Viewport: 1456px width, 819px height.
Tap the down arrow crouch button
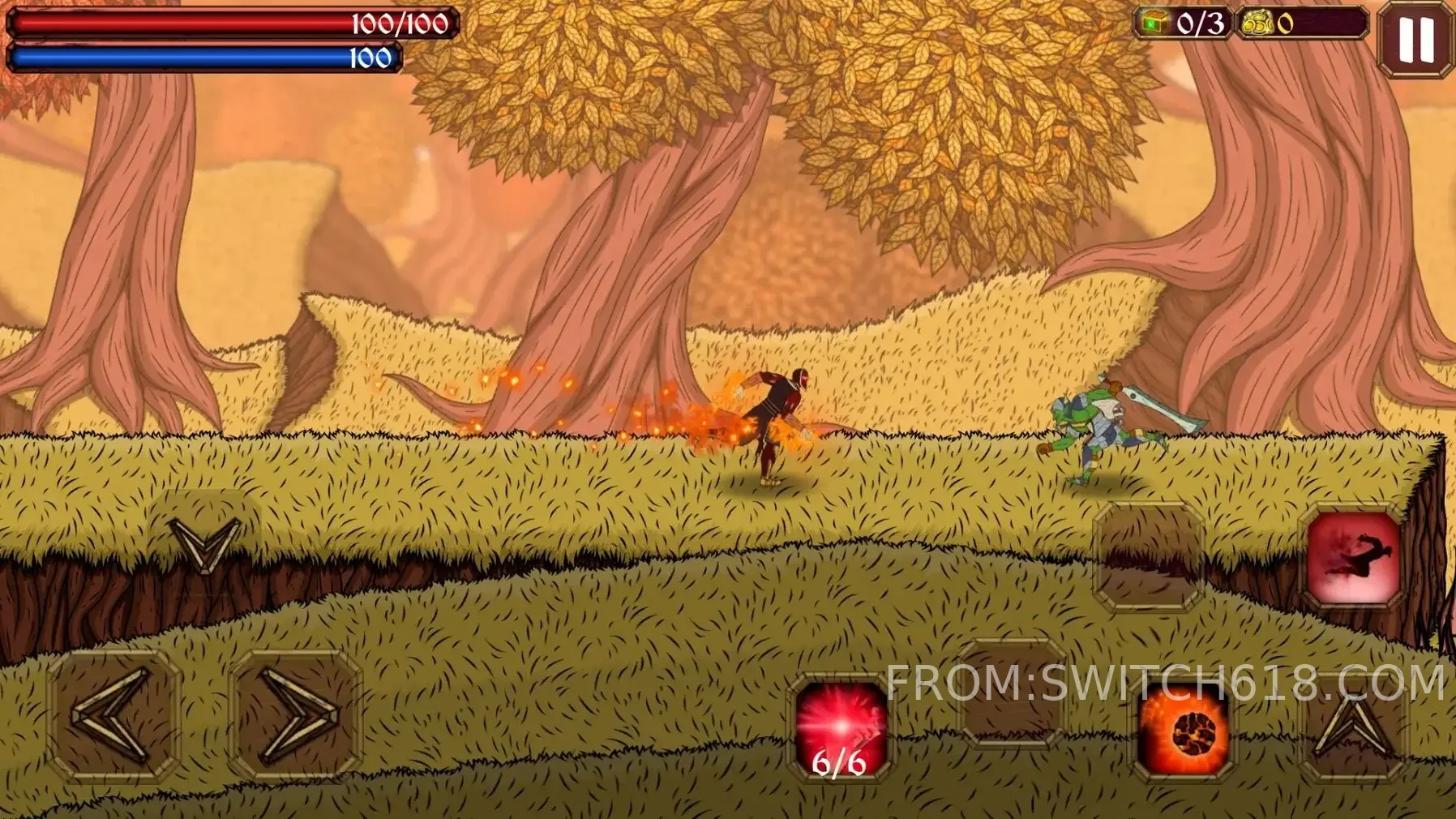click(204, 539)
